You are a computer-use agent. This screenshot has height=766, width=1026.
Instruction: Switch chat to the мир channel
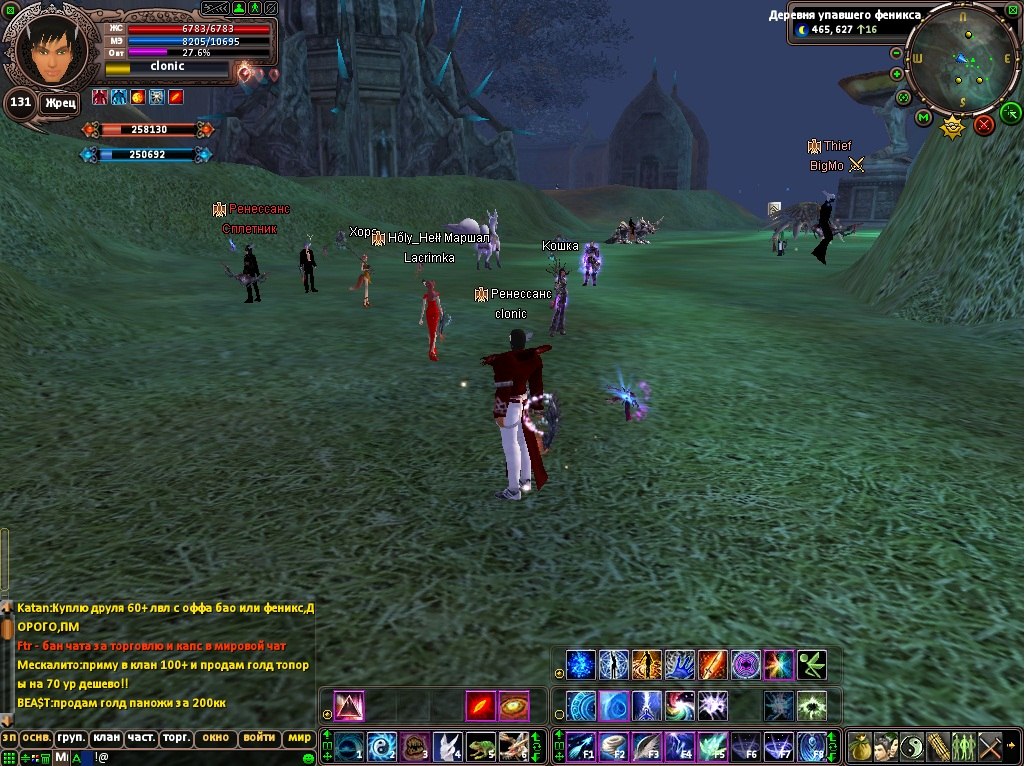pyautogui.click(x=298, y=739)
